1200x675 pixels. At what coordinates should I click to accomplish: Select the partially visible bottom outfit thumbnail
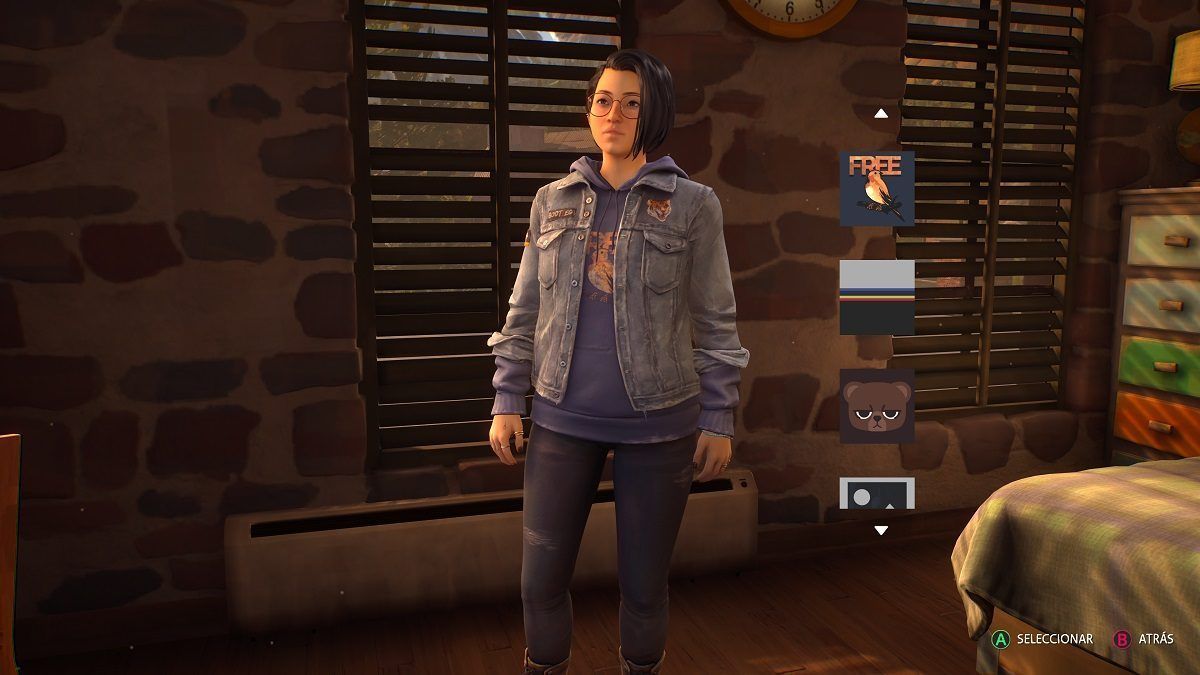pyautogui.click(x=877, y=493)
